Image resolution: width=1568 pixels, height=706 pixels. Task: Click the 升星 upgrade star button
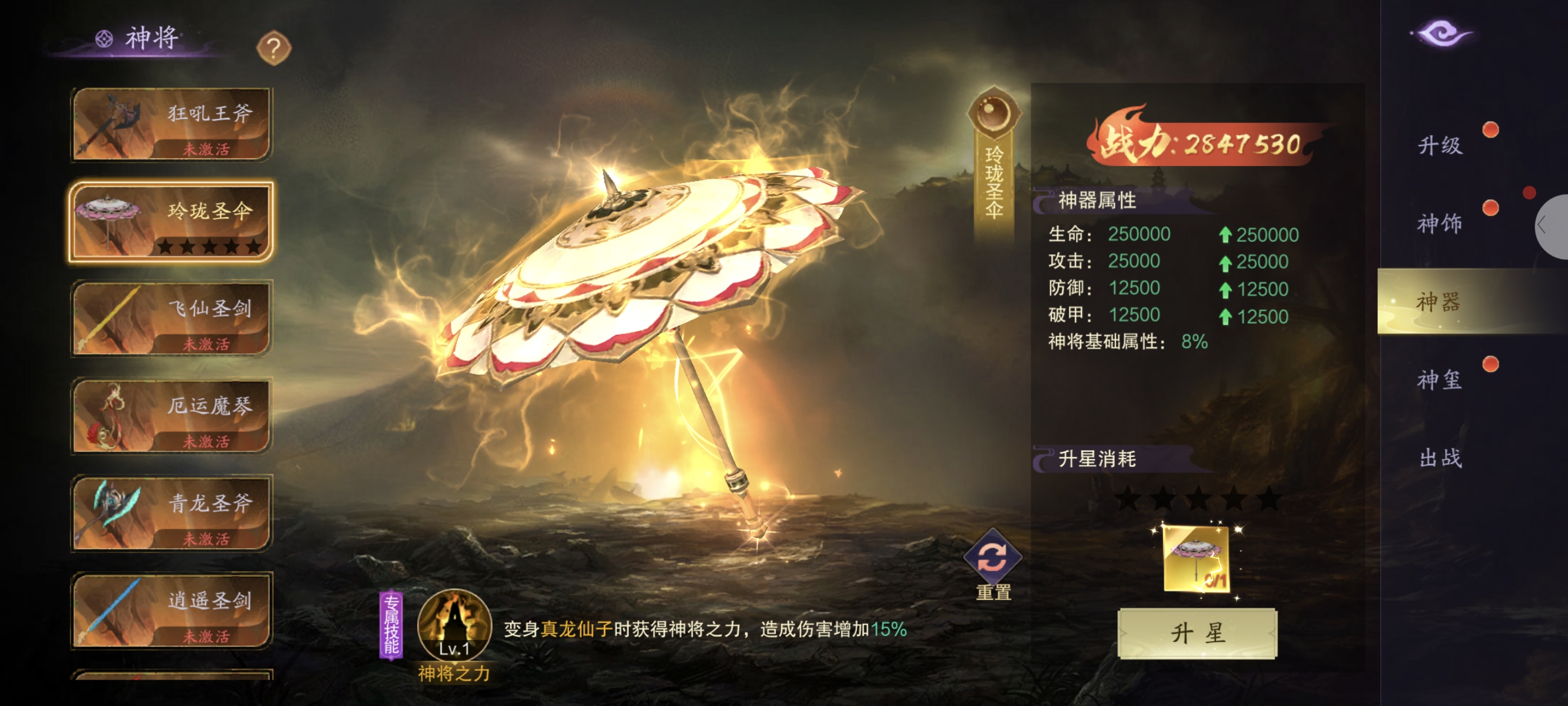coord(1197,633)
